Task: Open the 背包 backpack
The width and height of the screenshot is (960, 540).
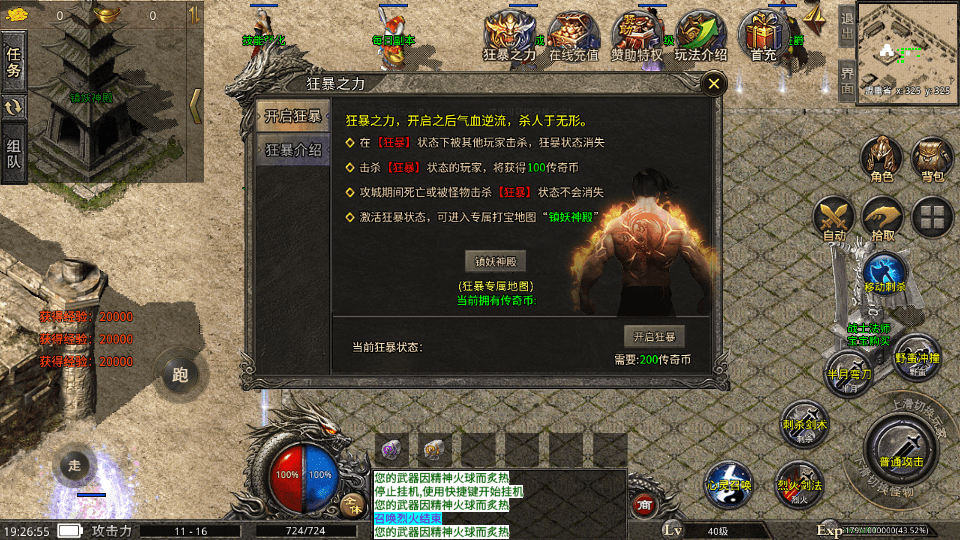Action: (x=932, y=159)
